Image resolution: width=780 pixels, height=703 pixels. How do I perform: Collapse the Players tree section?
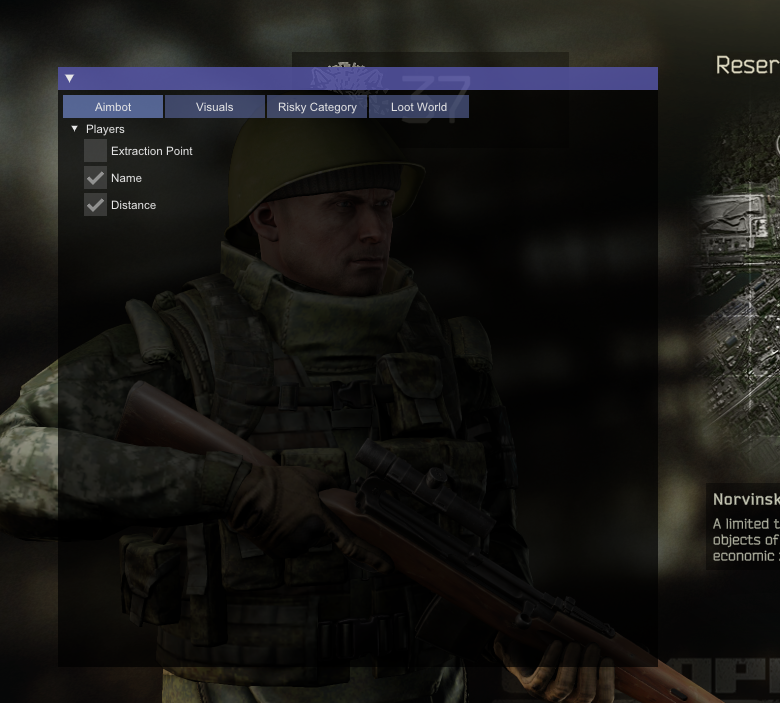coord(75,129)
